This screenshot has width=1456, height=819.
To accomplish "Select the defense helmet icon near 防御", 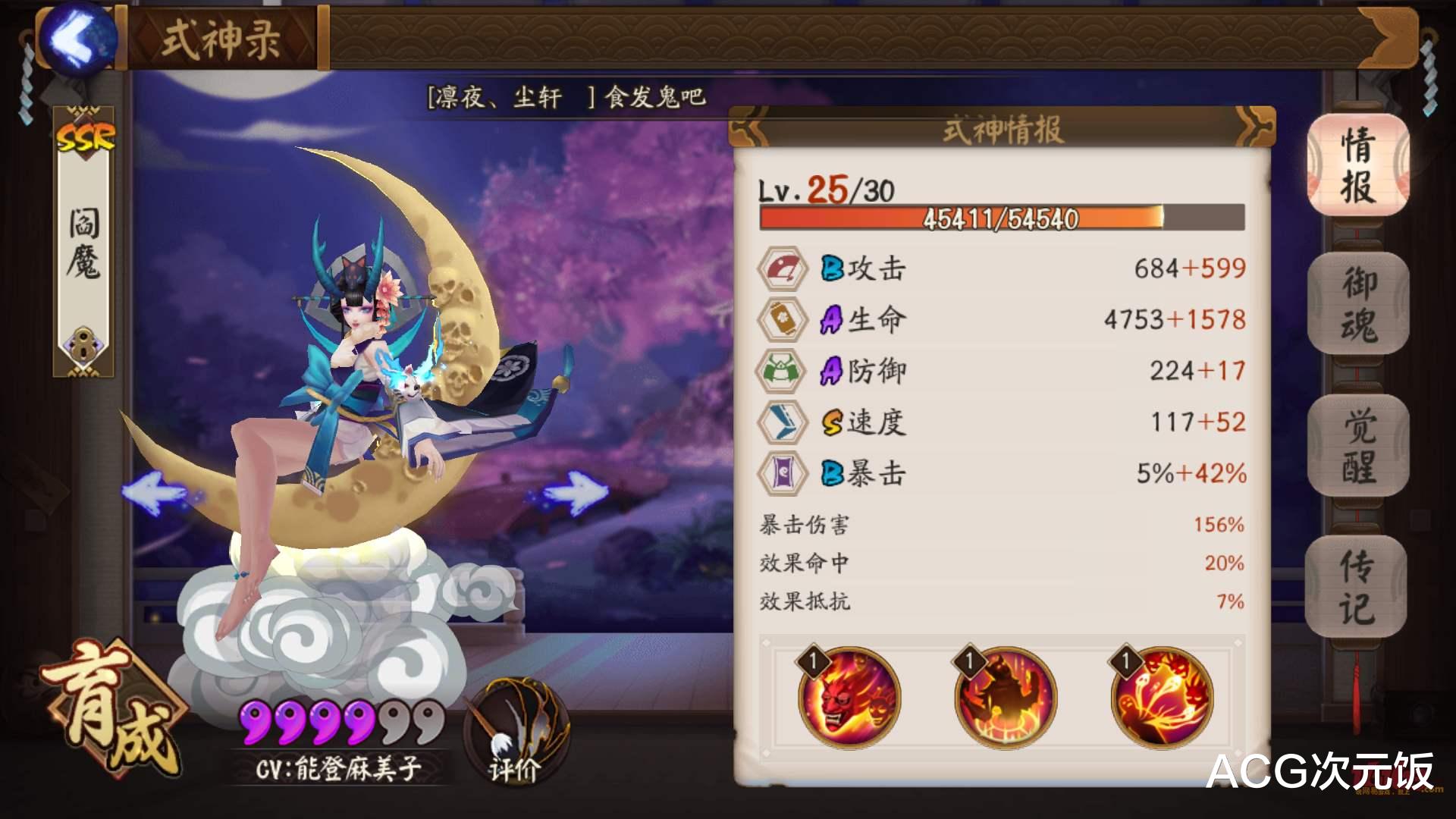I will click(780, 371).
